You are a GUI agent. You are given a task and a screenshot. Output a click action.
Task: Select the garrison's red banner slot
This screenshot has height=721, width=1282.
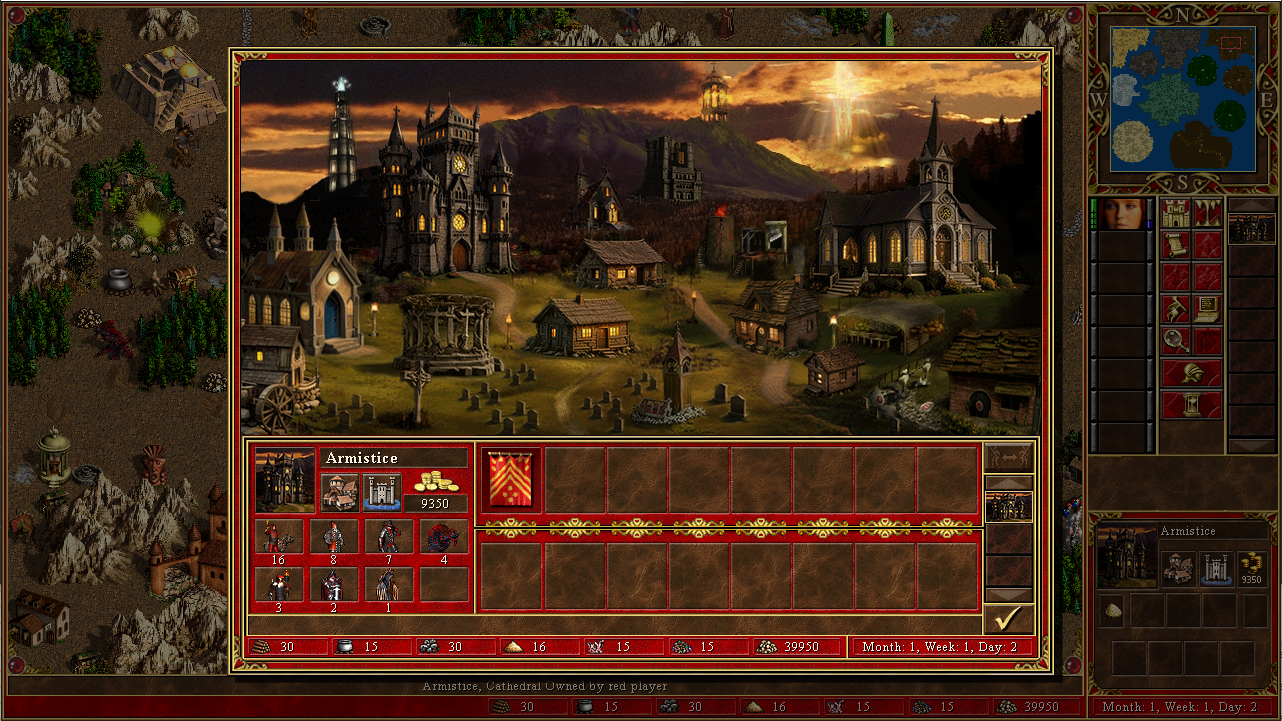(512, 479)
